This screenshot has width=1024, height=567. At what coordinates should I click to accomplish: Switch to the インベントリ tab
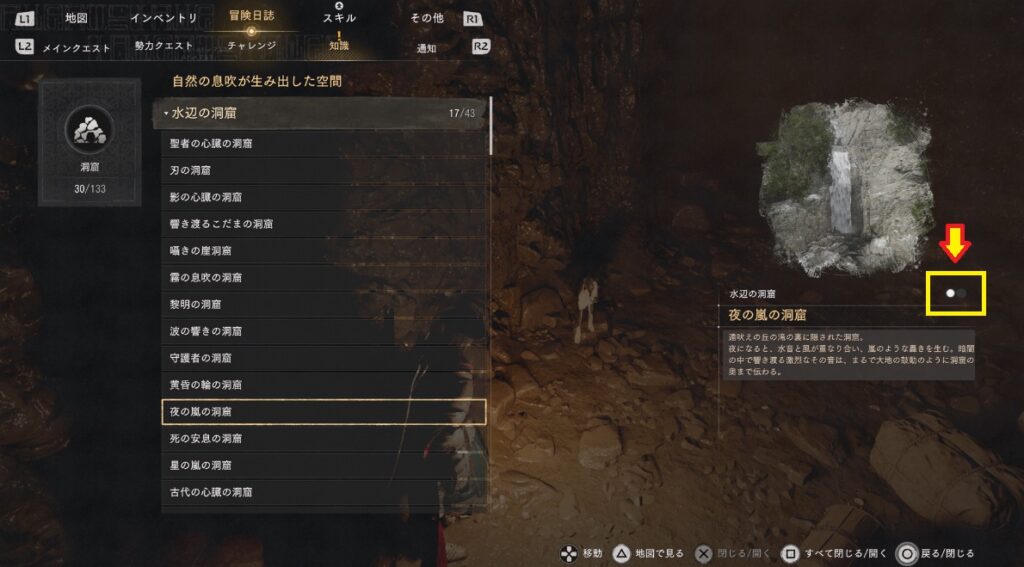pos(163,18)
